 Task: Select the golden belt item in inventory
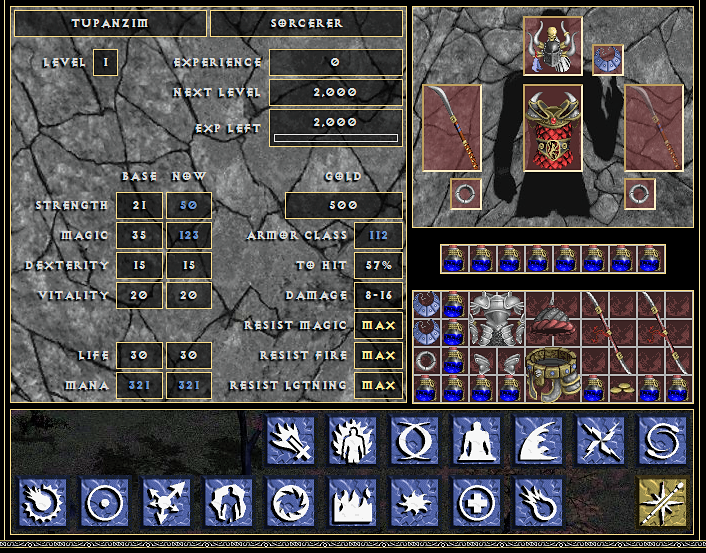point(552,374)
